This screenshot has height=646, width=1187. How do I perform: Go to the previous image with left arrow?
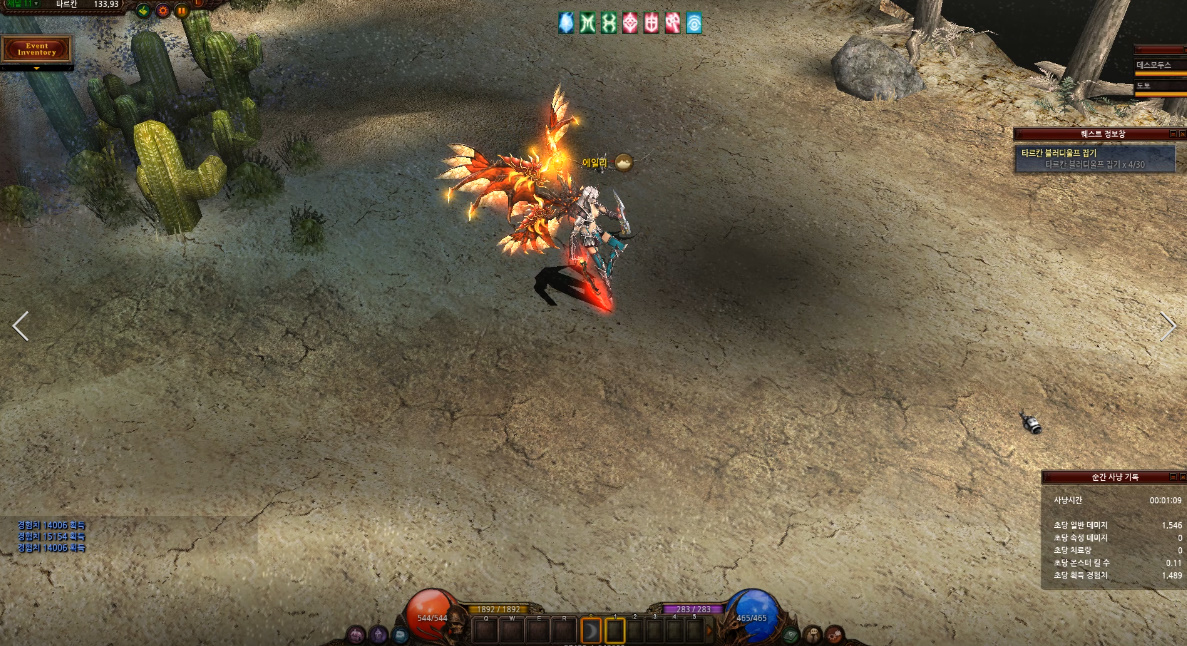click(20, 326)
